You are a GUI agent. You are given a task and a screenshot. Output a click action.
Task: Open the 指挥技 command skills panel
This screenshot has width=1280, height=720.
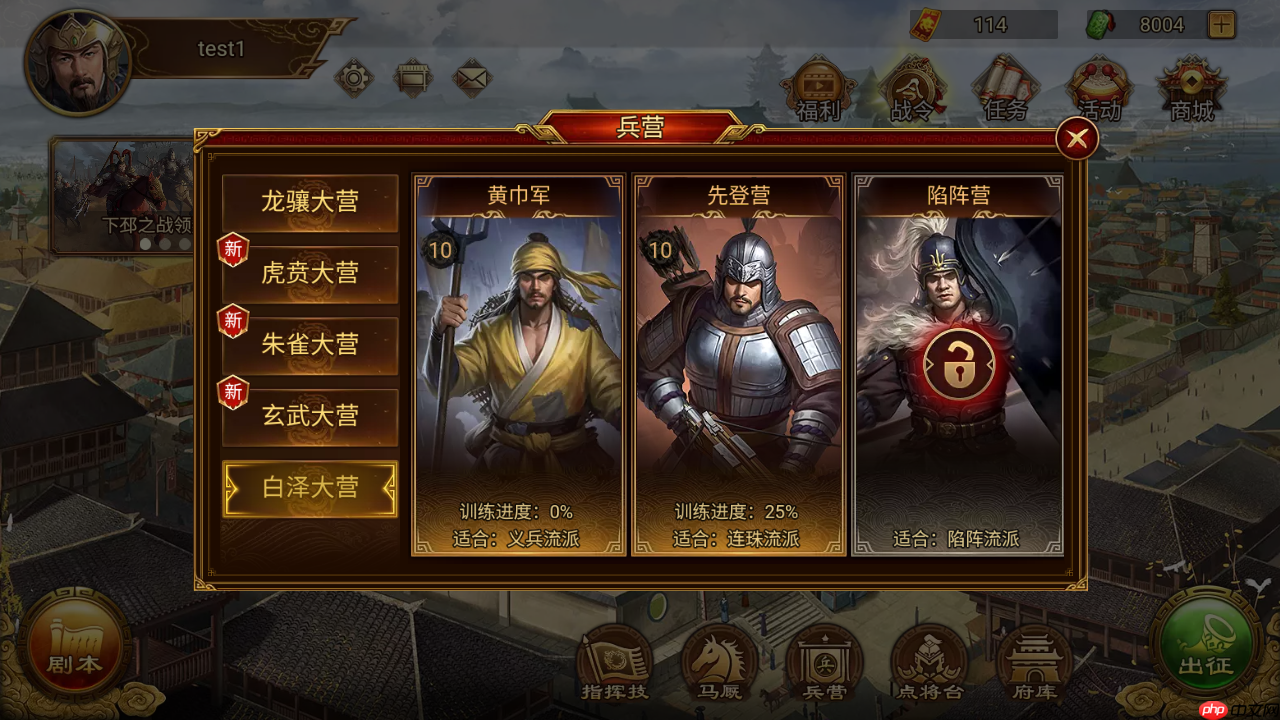(614, 660)
